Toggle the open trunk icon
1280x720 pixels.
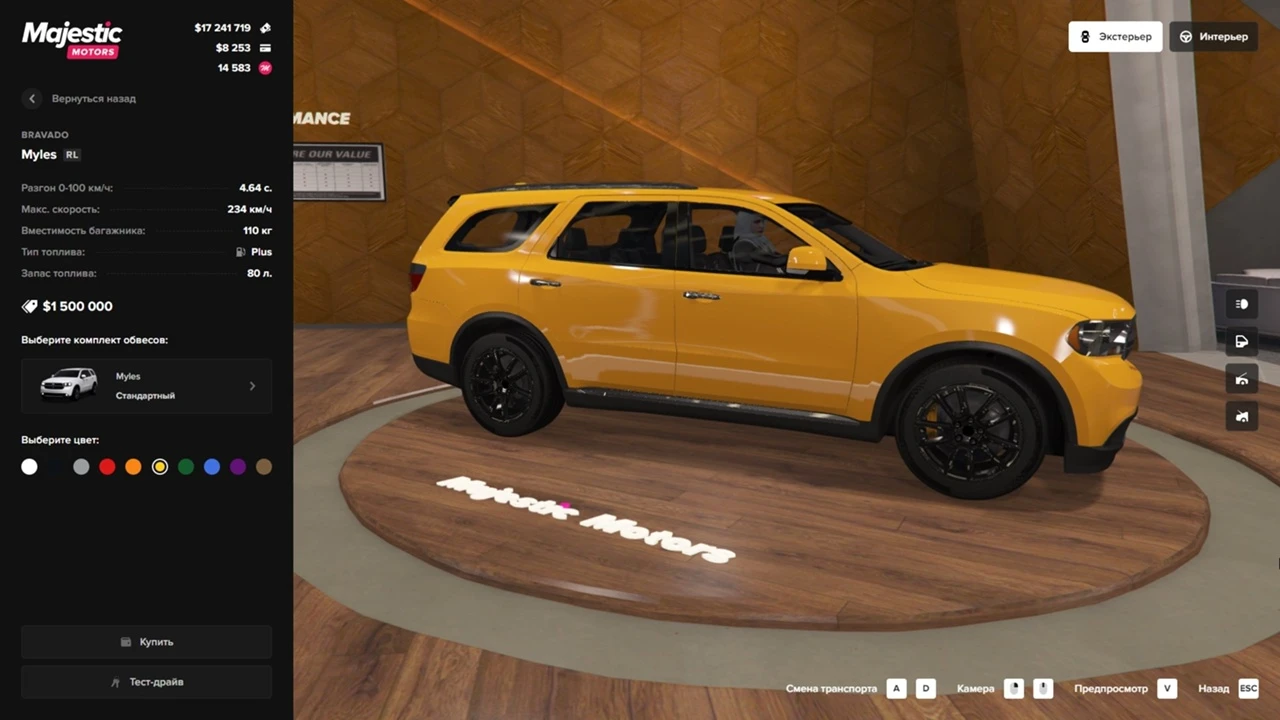pos(1242,416)
